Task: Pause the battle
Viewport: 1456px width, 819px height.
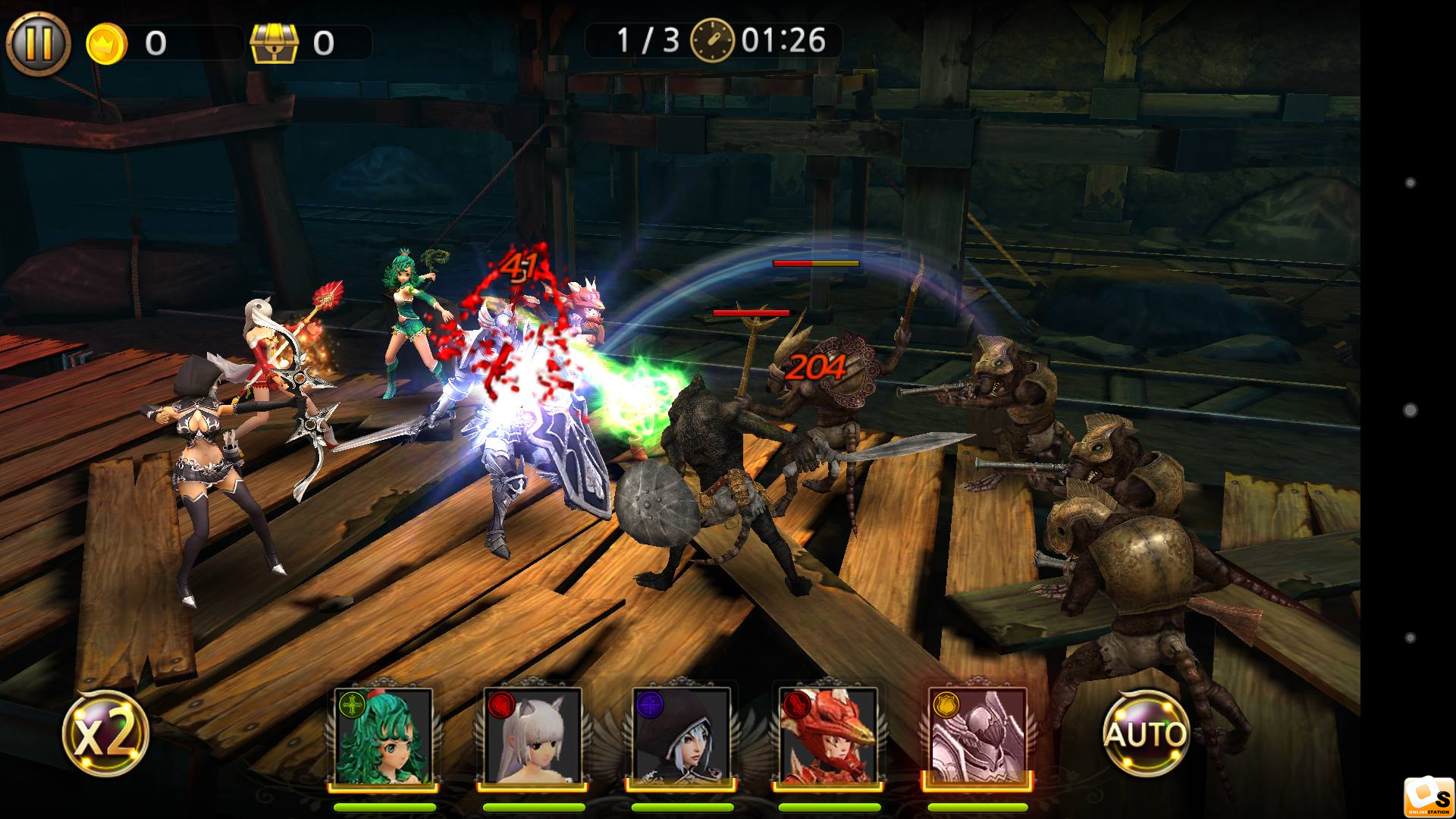Action: tap(38, 43)
